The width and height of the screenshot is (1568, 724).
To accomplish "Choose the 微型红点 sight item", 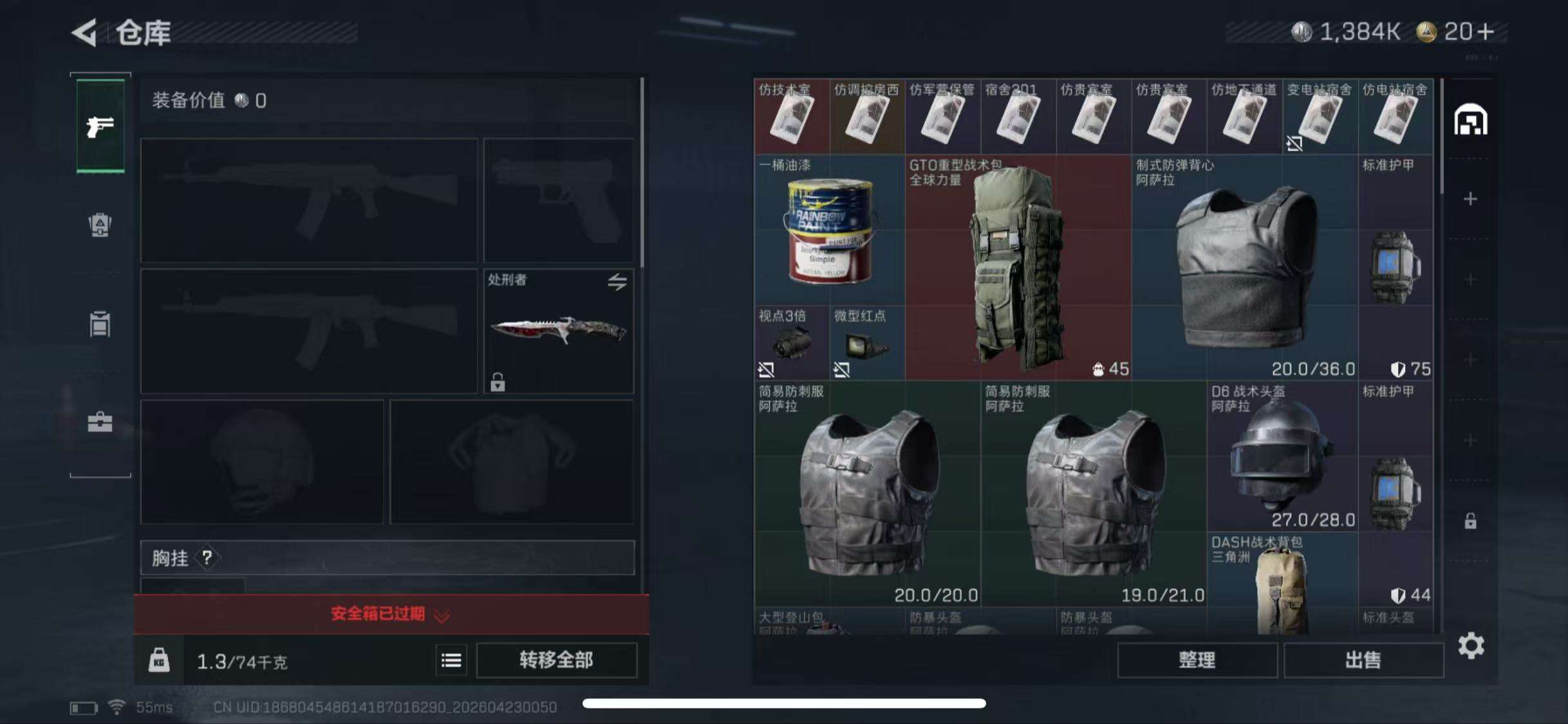I will click(x=866, y=342).
